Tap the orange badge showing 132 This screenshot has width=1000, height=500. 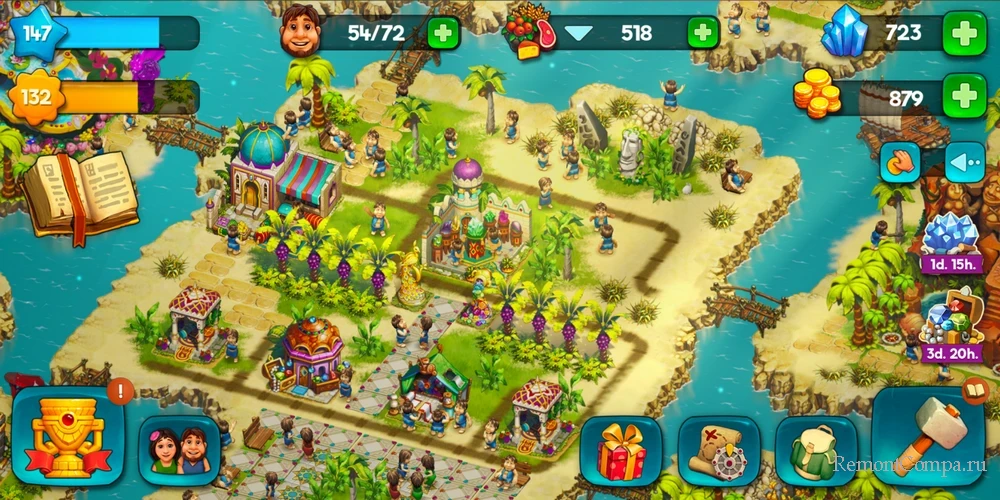pyautogui.click(x=38, y=98)
